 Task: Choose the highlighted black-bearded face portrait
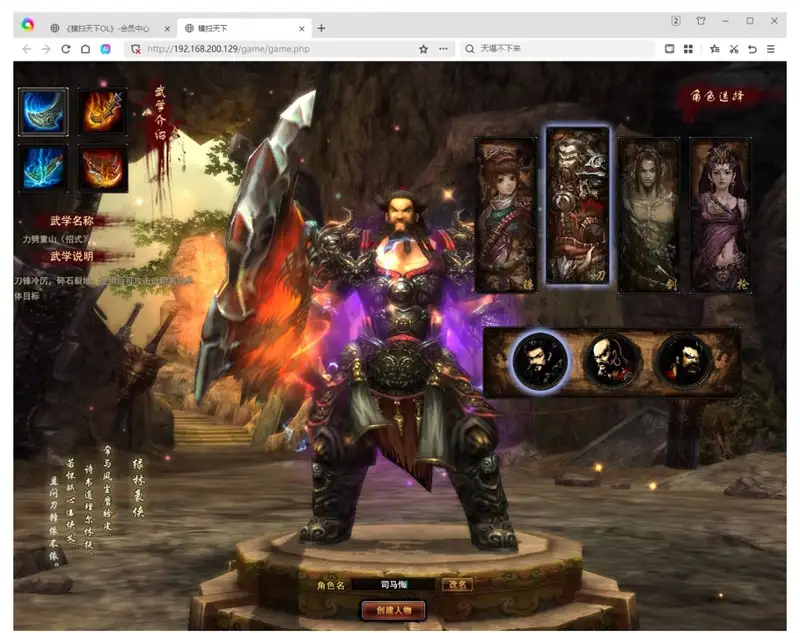point(540,360)
